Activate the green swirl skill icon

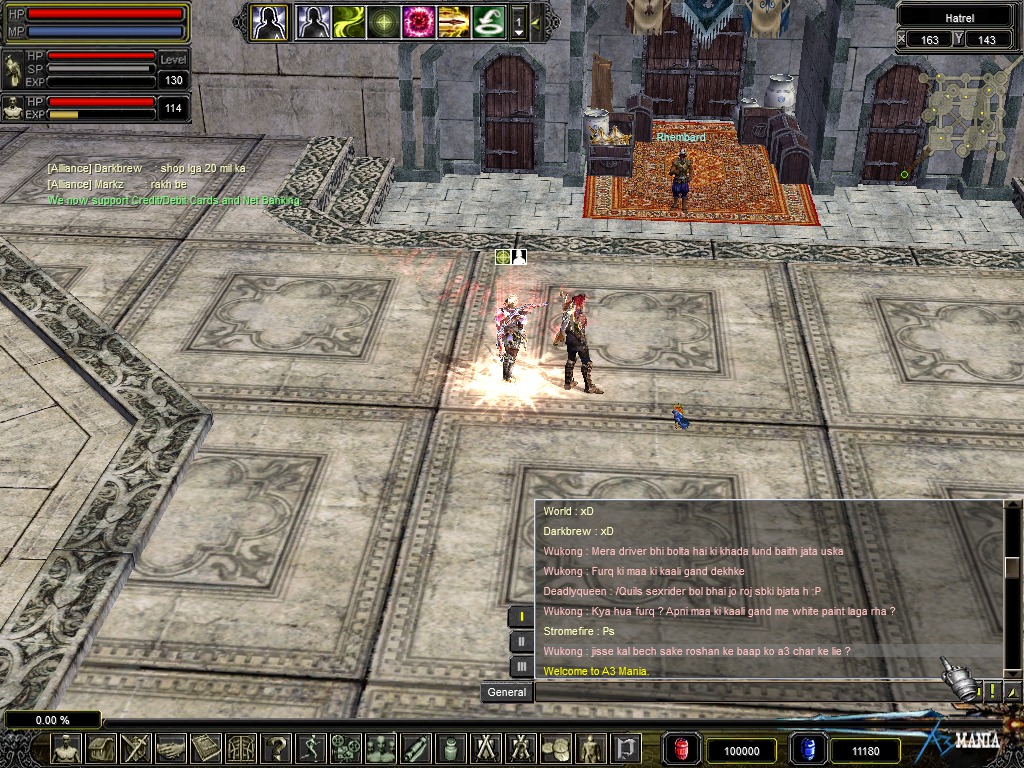point(349,21)
